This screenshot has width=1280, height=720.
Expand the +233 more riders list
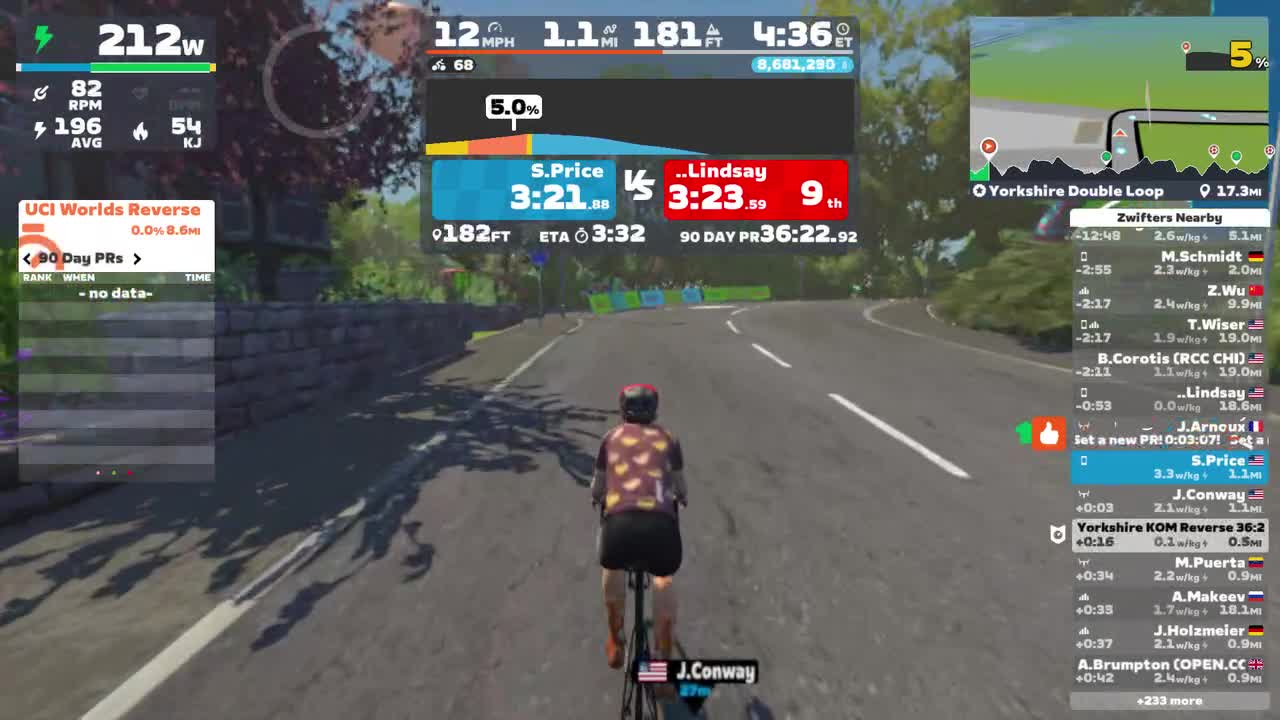point(1171,703)
